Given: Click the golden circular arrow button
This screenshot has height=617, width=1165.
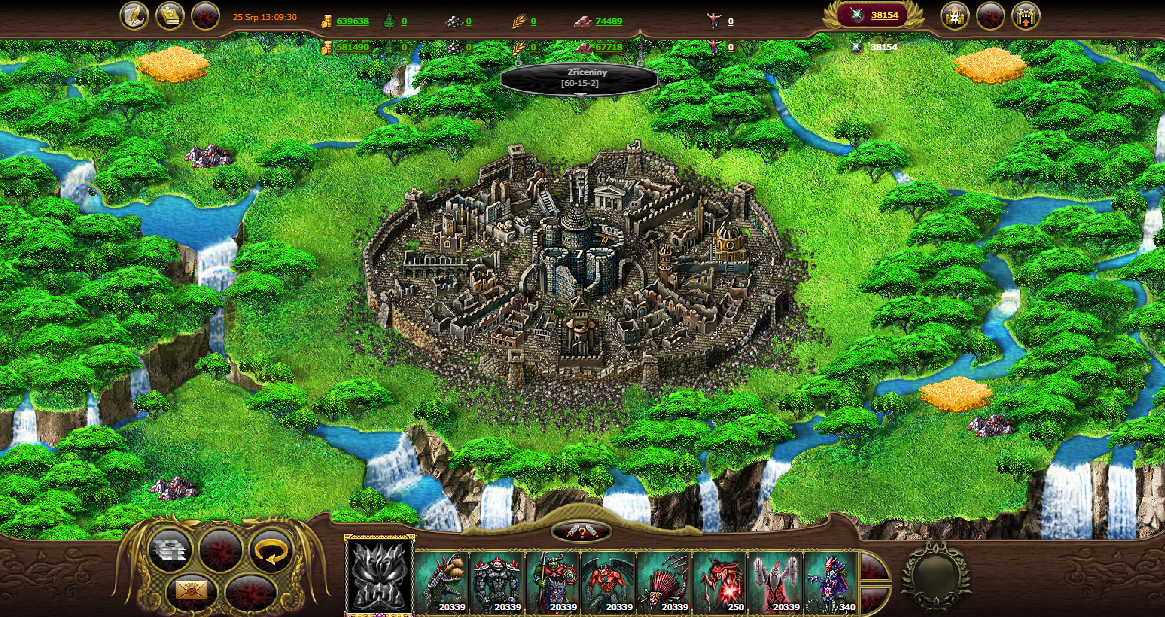Looking at the screenshot, I should 268,551.
